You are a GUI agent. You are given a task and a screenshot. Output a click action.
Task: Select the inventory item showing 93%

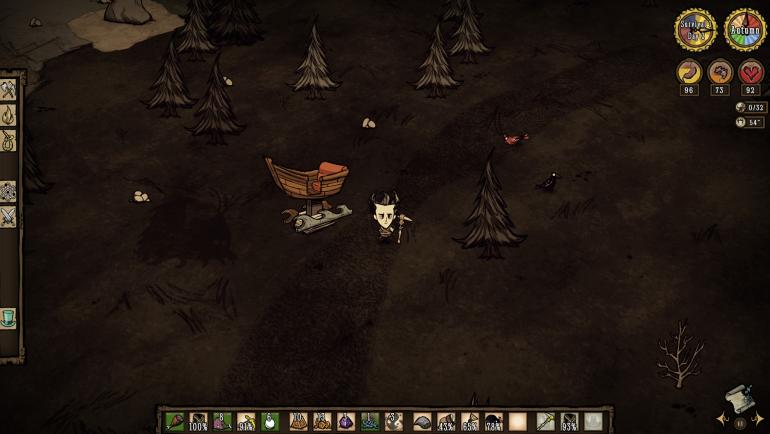pyautogui.click(x=569, y=421)
